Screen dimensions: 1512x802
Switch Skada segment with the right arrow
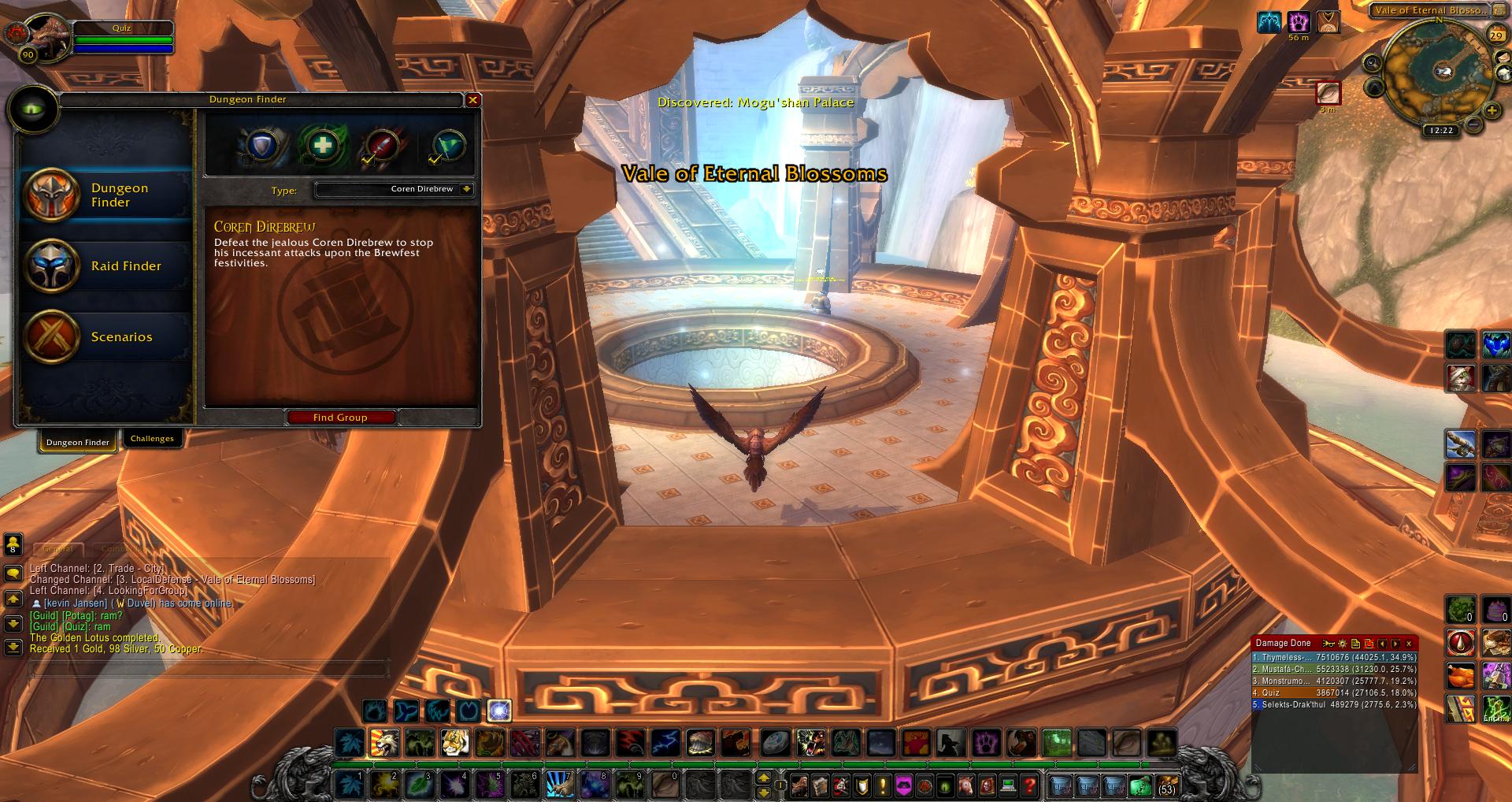coord(1395,644)
